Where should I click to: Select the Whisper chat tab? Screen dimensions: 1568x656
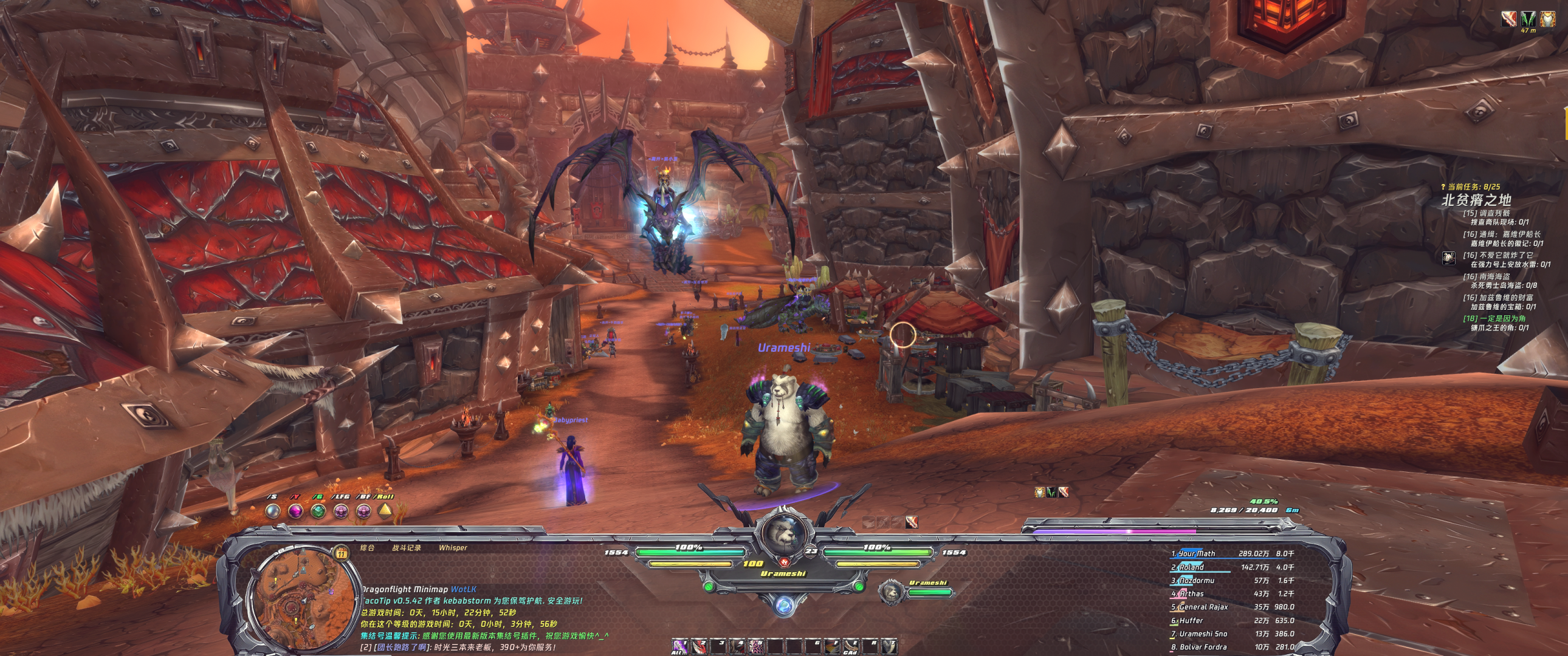453,548
